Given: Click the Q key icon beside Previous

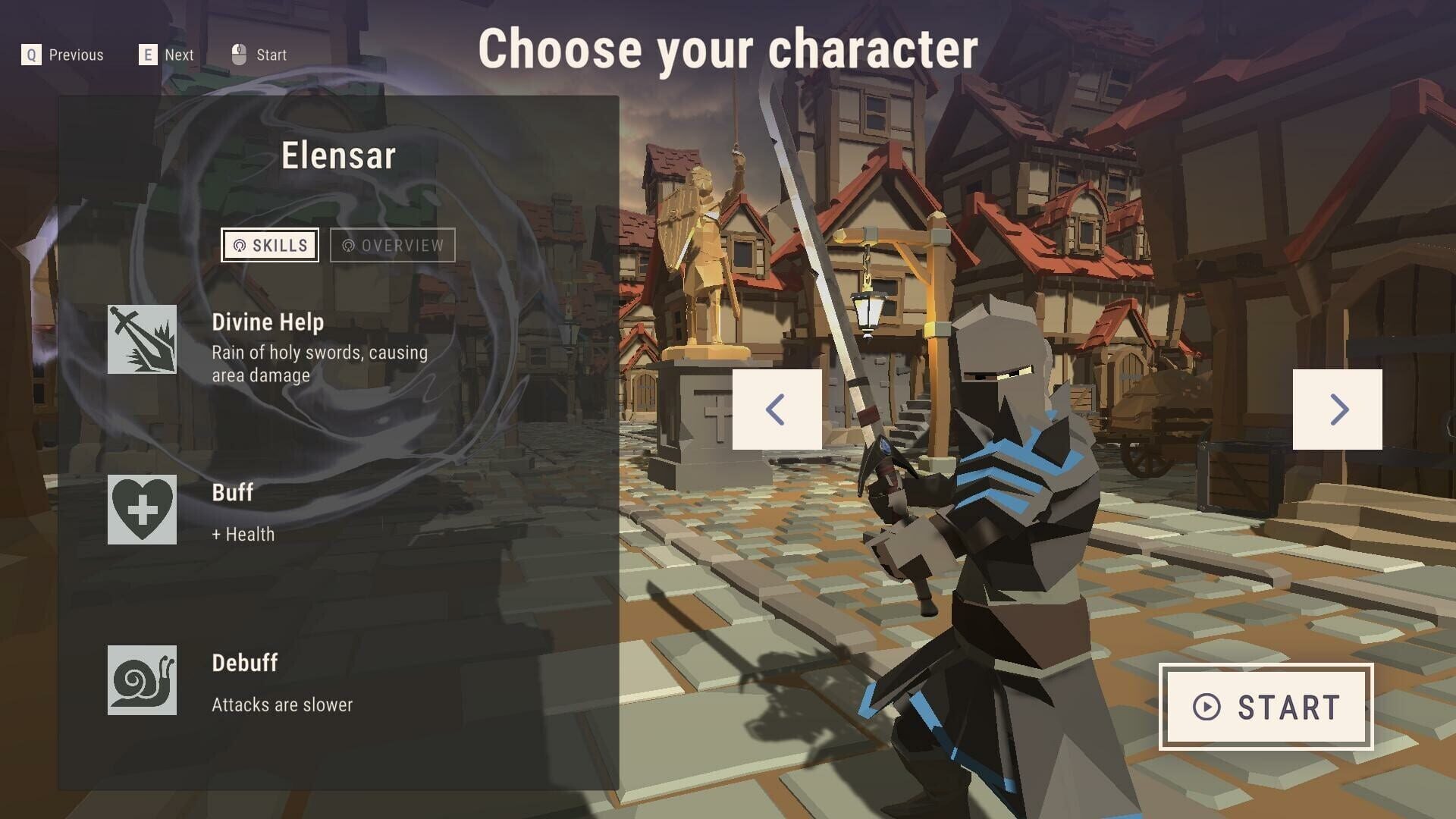Looking at the screenshot, I should [30, 54].
